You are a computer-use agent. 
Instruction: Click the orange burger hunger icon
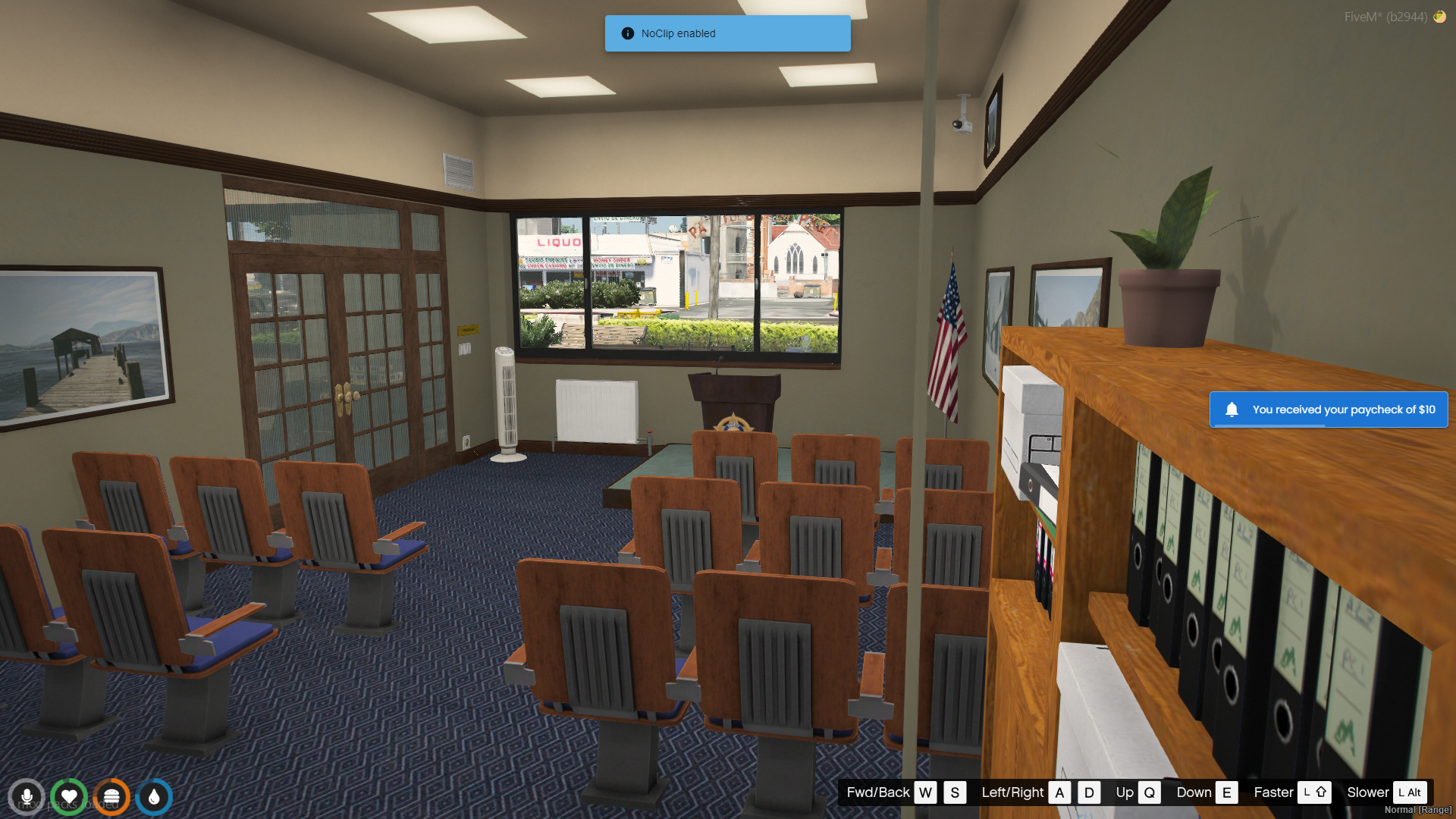(x=111, y=797)
